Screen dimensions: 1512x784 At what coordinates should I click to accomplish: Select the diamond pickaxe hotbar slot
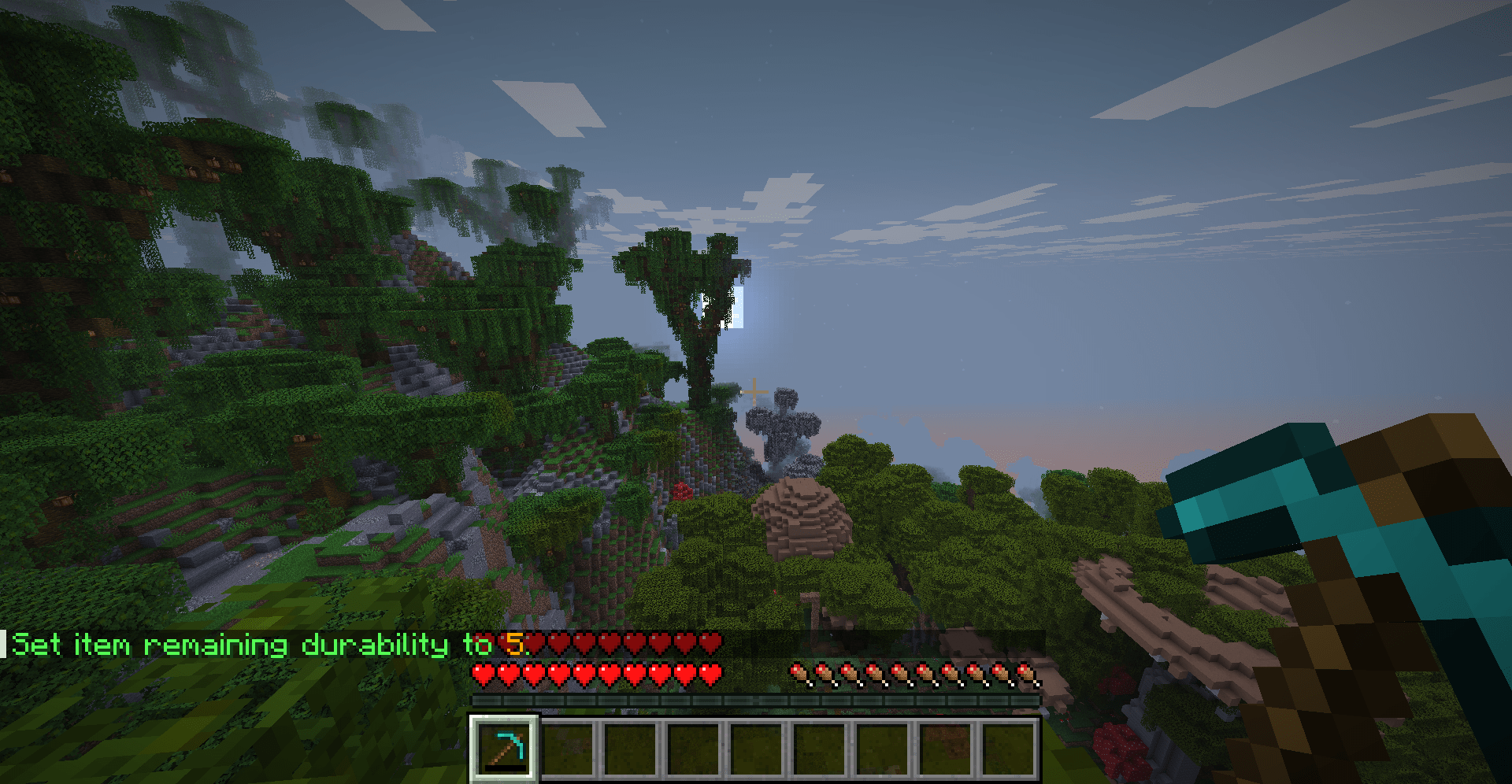(x=504, y=748)
